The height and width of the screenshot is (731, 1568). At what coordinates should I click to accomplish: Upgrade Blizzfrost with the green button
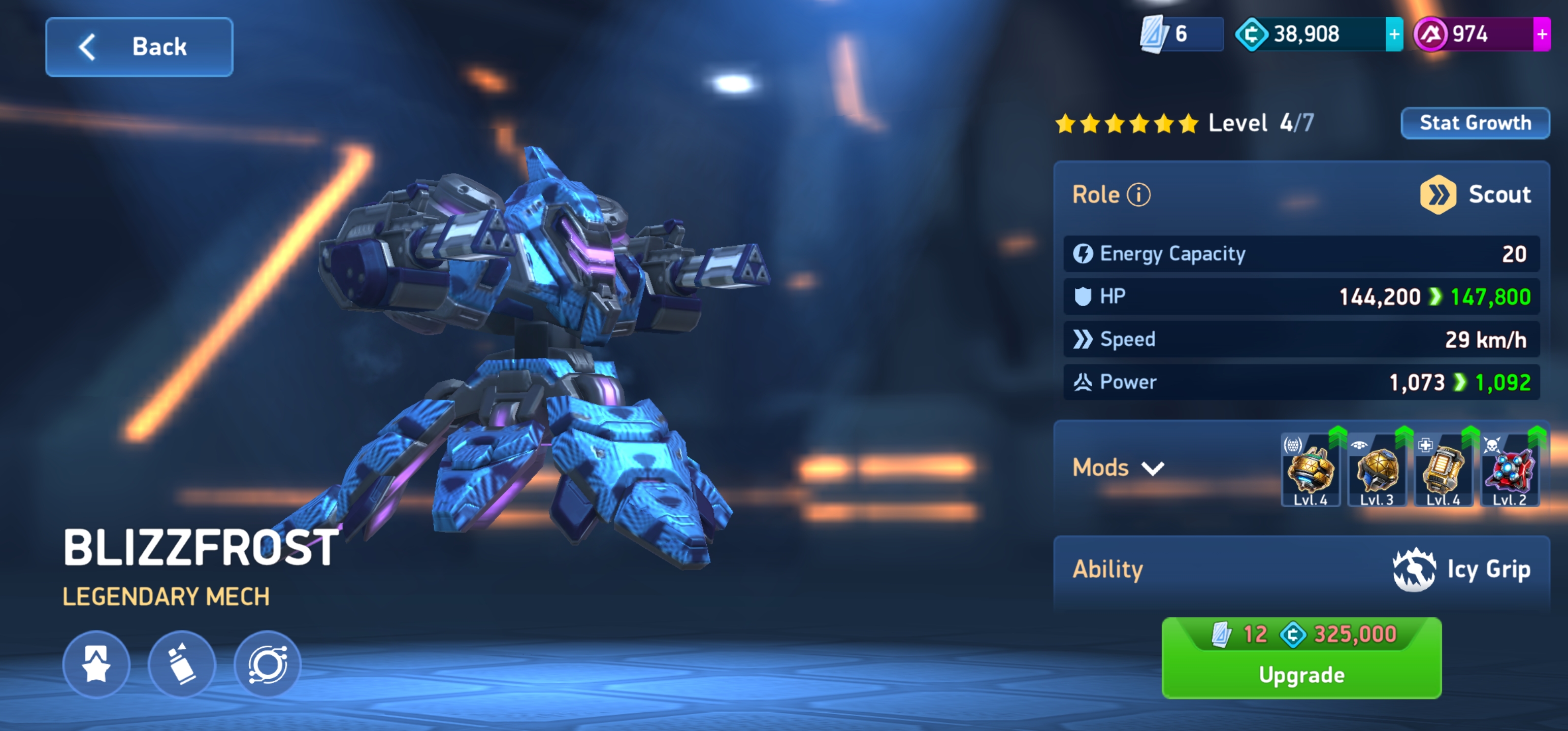(x=1301, y=658)
